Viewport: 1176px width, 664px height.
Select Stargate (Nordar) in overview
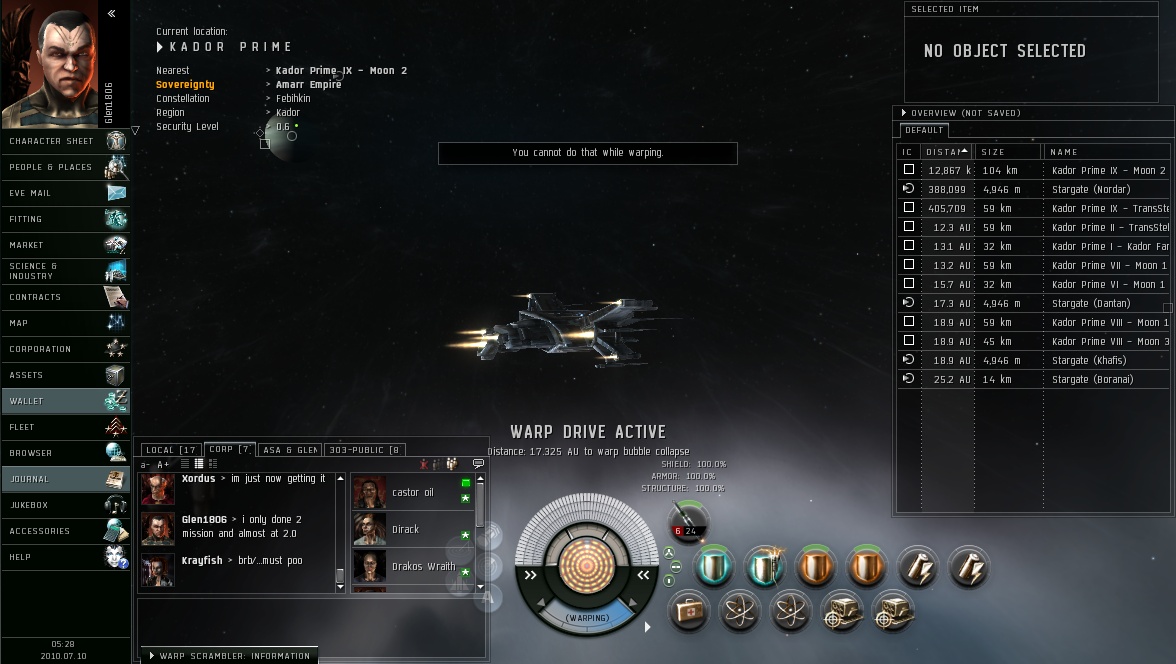point(1090,189)
